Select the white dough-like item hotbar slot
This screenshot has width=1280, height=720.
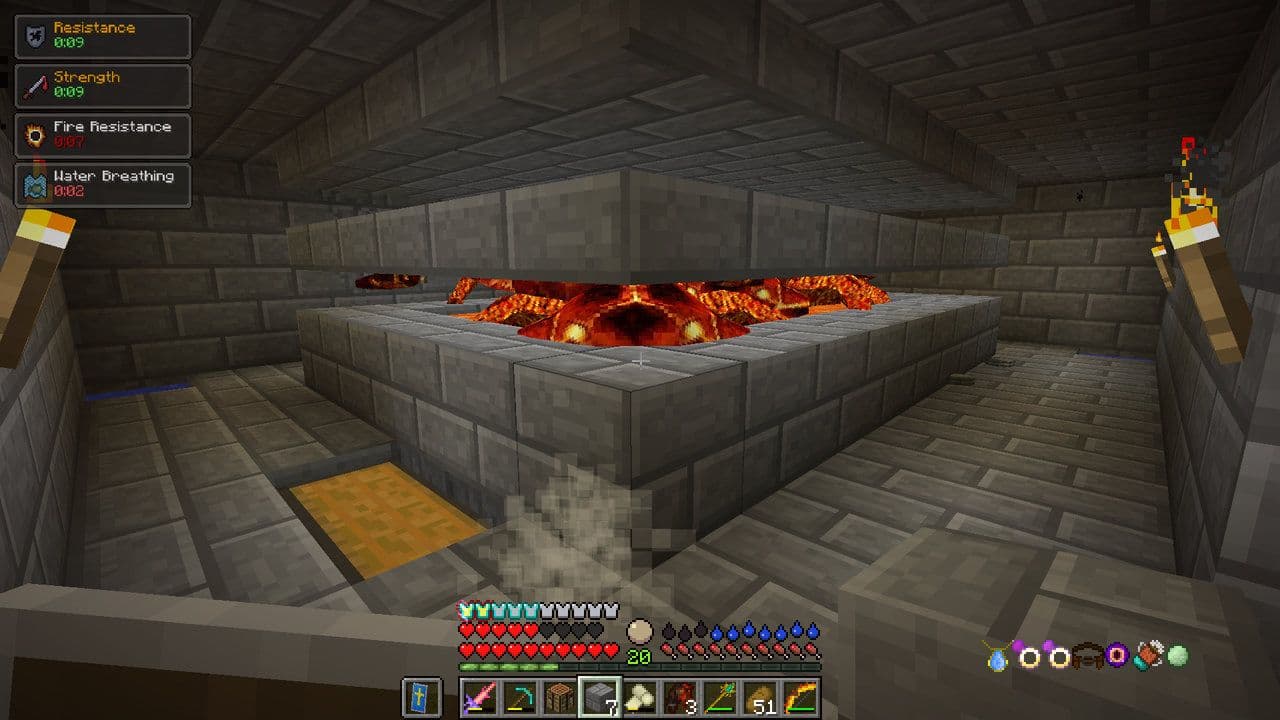639,697
